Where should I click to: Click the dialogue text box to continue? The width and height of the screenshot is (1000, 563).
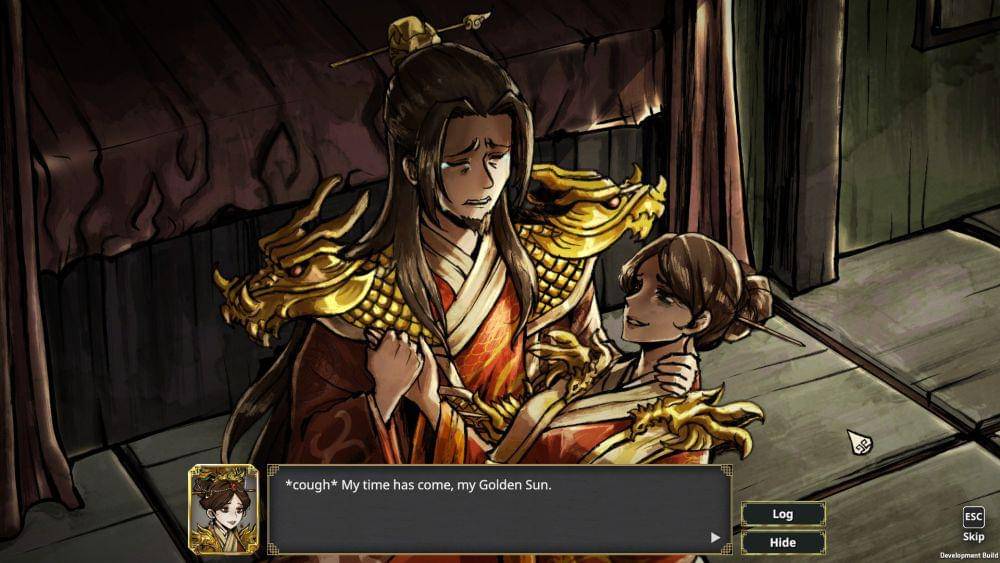(498, 510)
